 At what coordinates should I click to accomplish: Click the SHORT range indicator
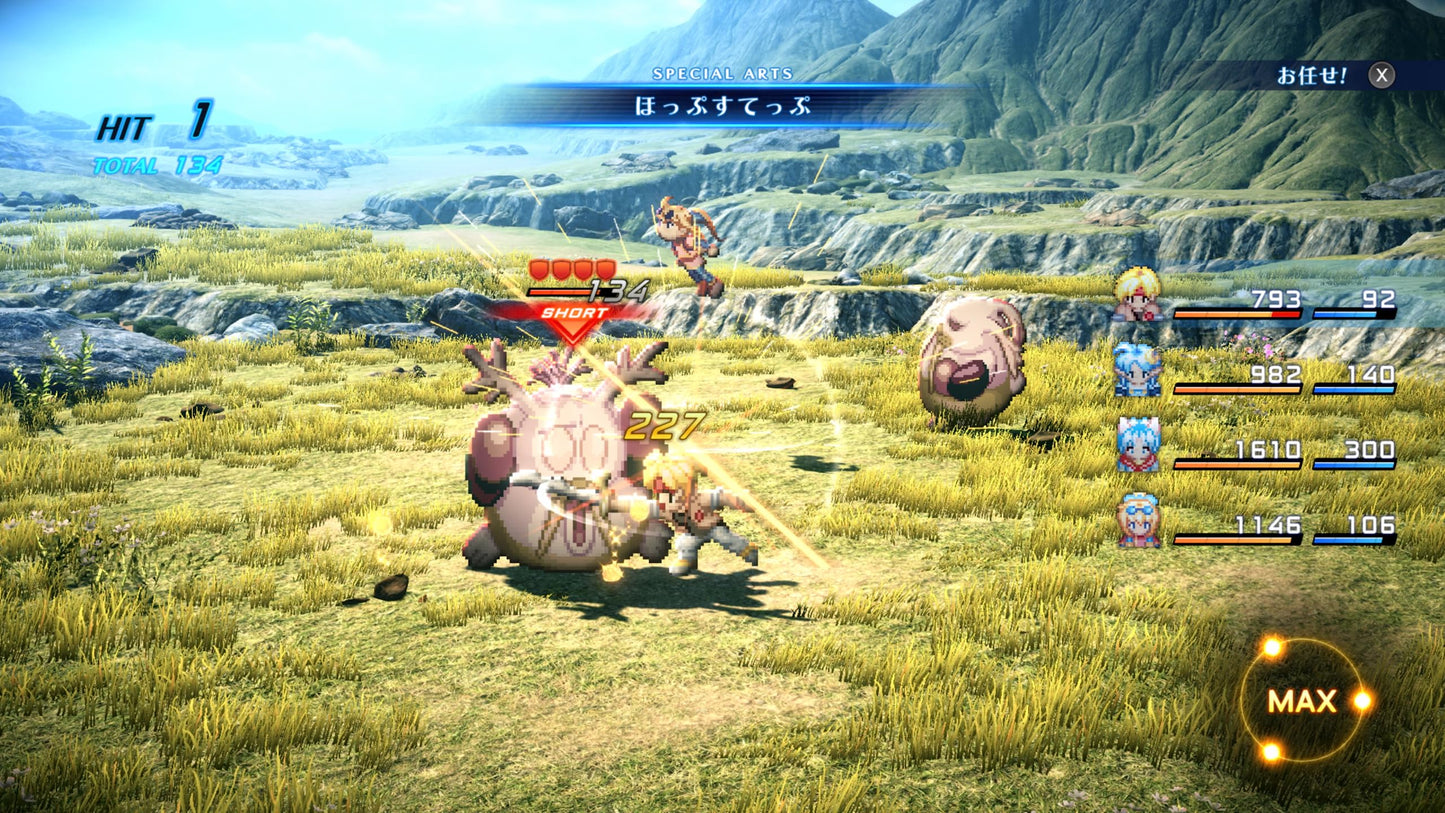[575, 313]
